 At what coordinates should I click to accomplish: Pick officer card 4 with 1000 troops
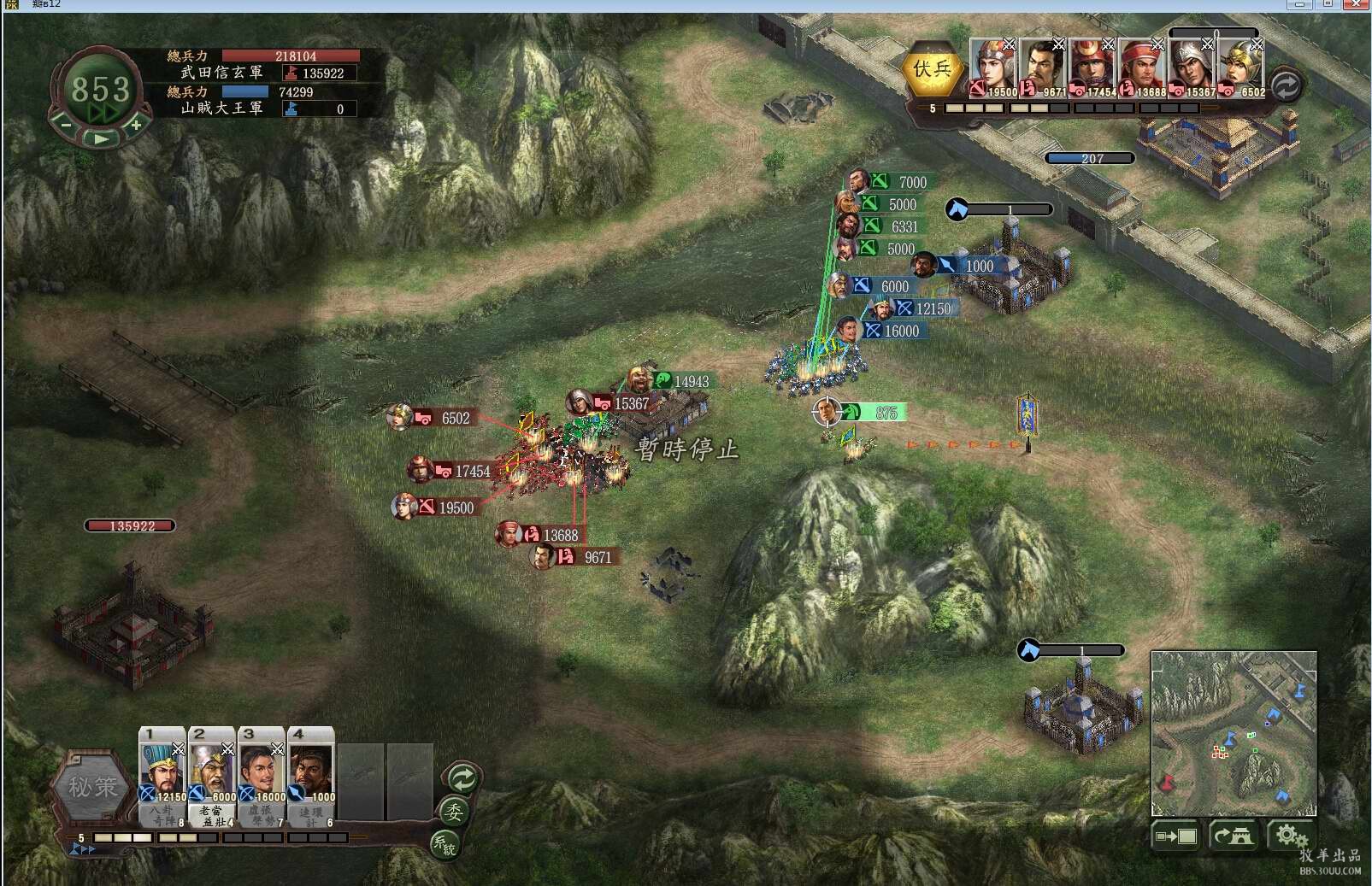[x=311, y=773]
